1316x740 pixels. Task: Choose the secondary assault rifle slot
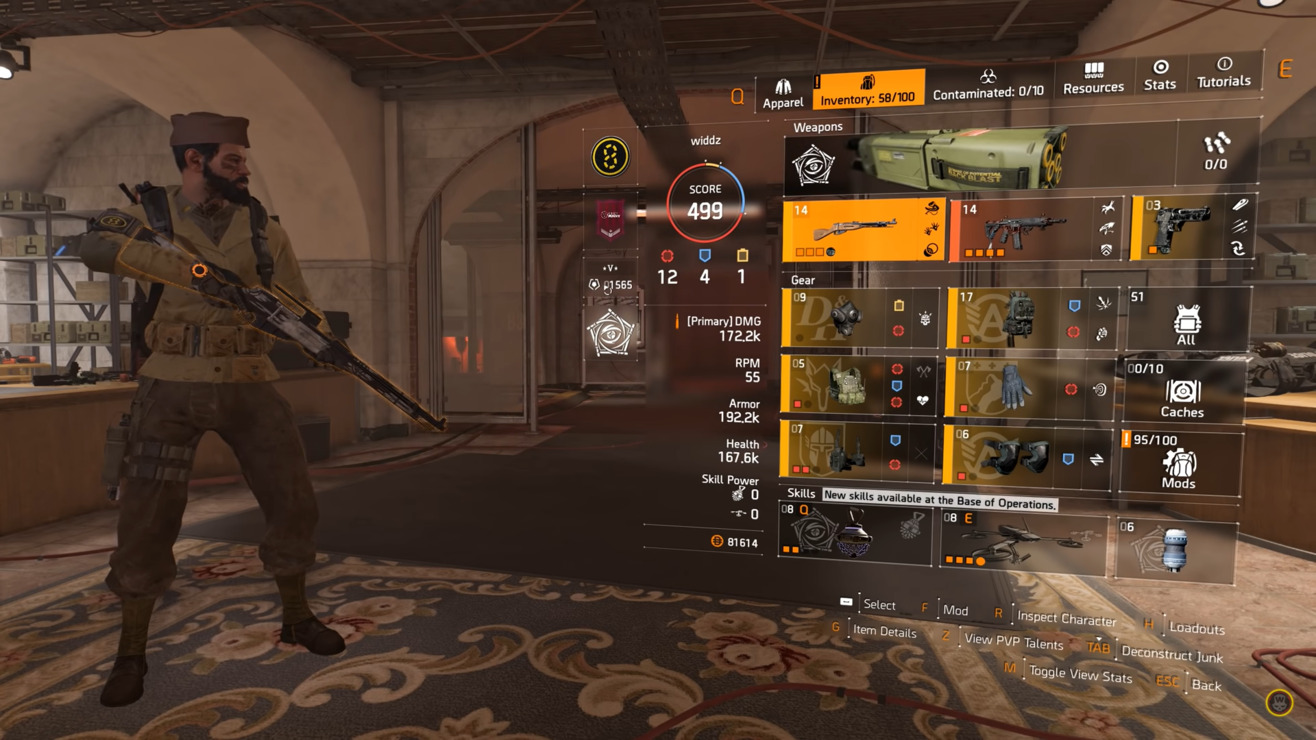[1037, 229]
